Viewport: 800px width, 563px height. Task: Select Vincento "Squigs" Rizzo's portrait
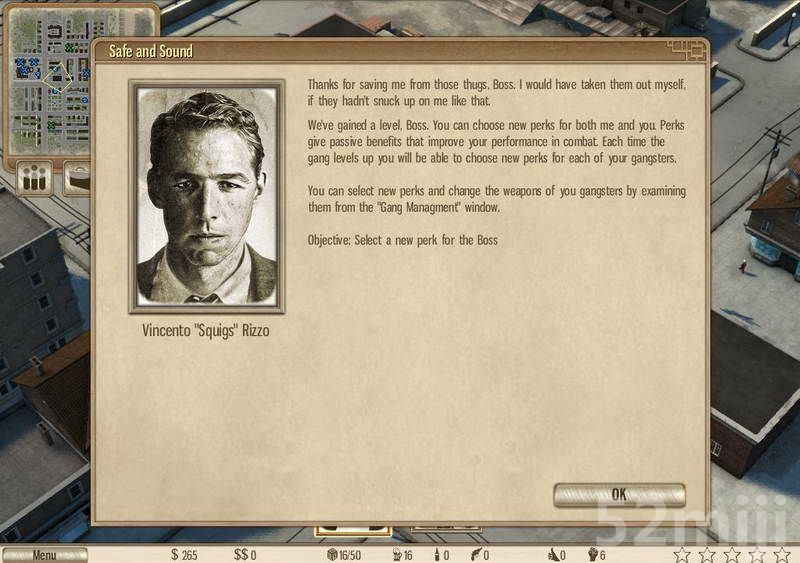(207, 197)
